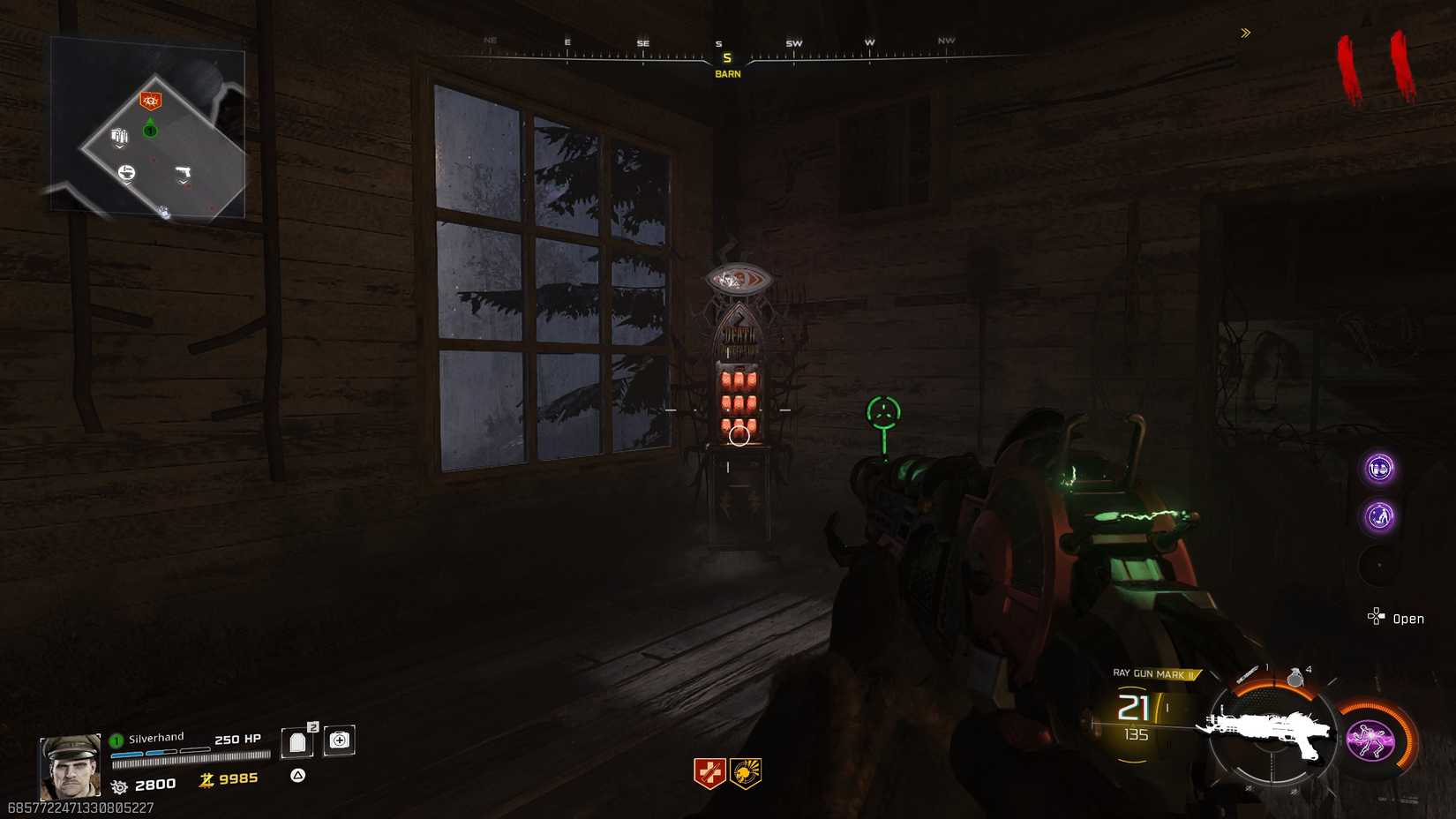Open the d-pad Open prompt

tap(1377, 617)
